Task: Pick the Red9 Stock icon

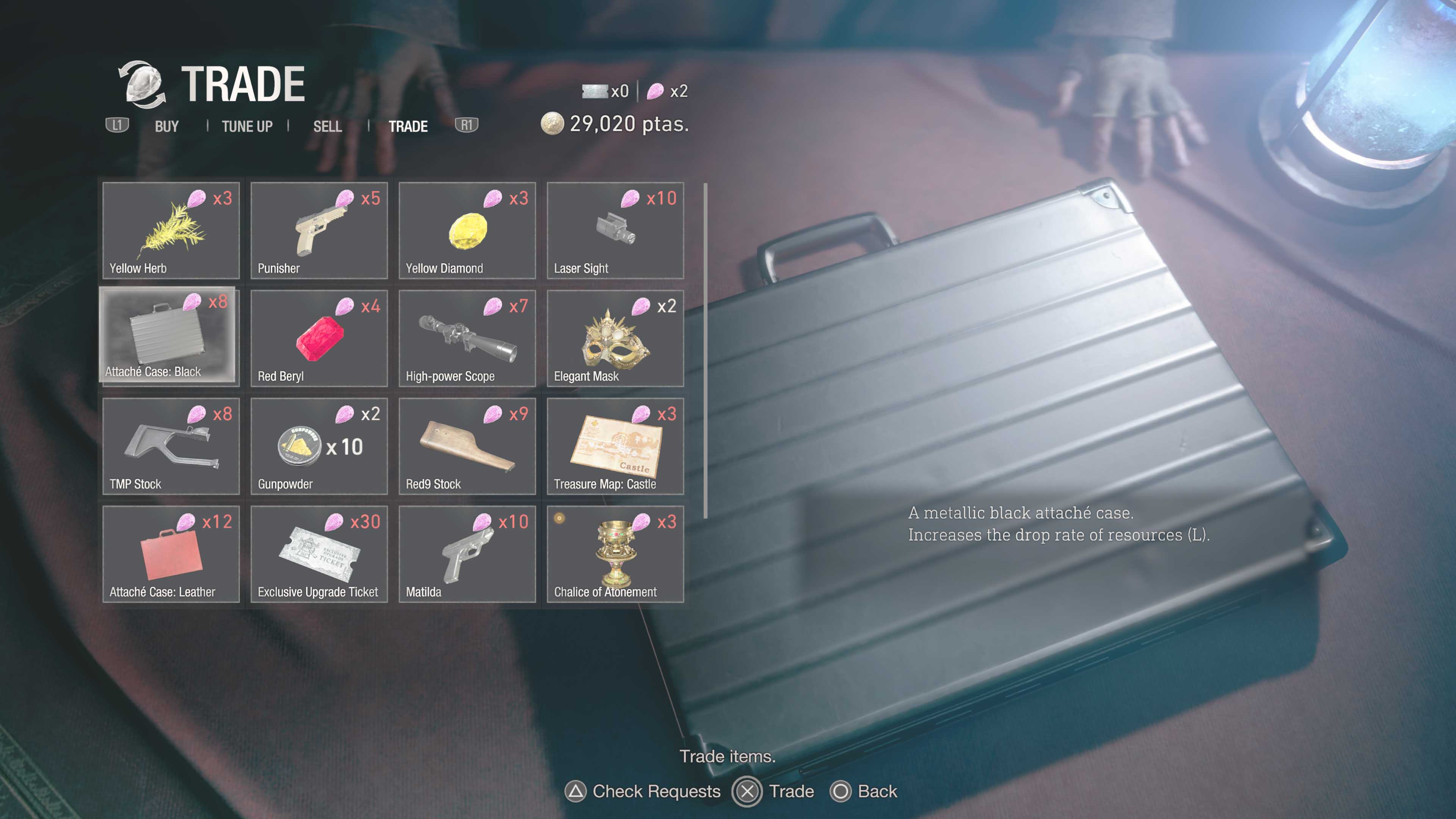Action: pyautogui.click(x=467, y=446)
